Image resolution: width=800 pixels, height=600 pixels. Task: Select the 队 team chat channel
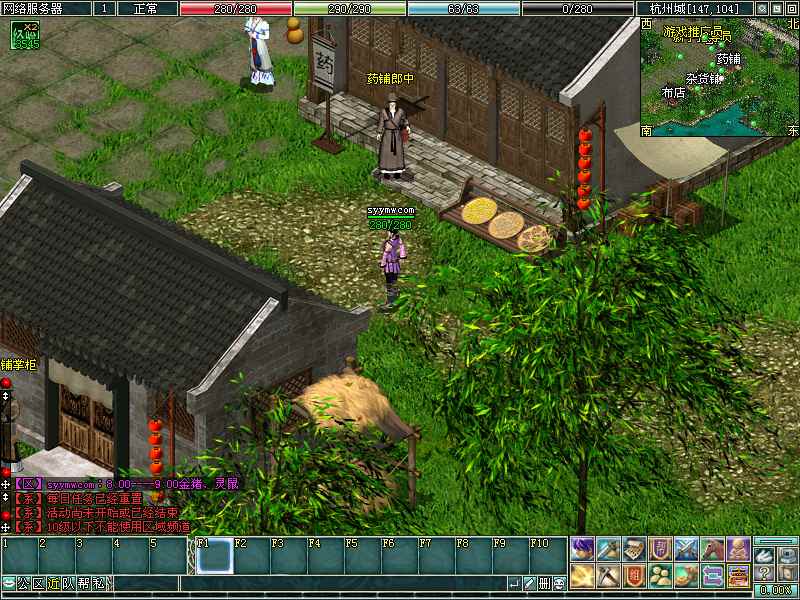(69, 584)
